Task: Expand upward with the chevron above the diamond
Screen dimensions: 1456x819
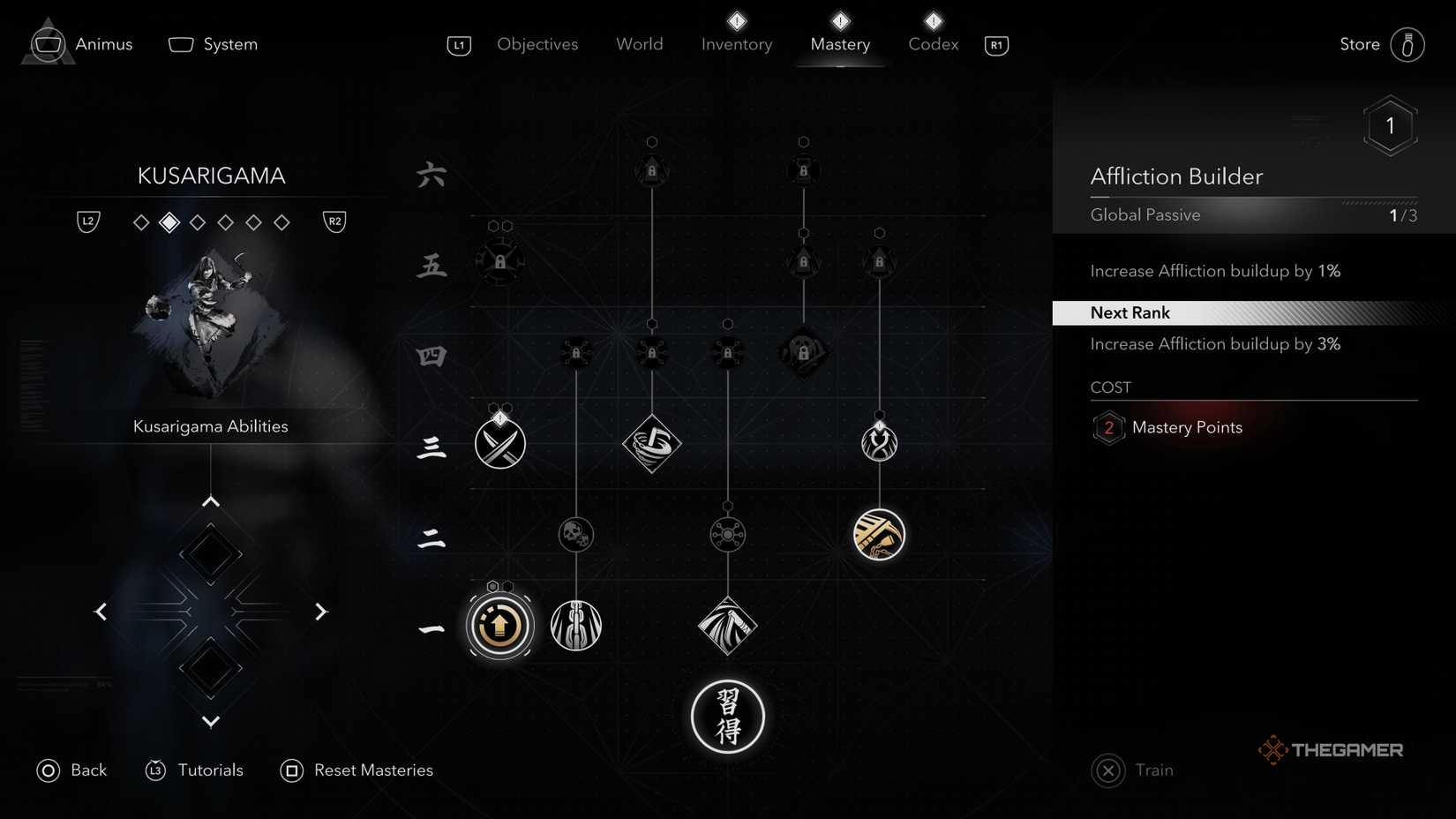Action: [x=210, y=500]
